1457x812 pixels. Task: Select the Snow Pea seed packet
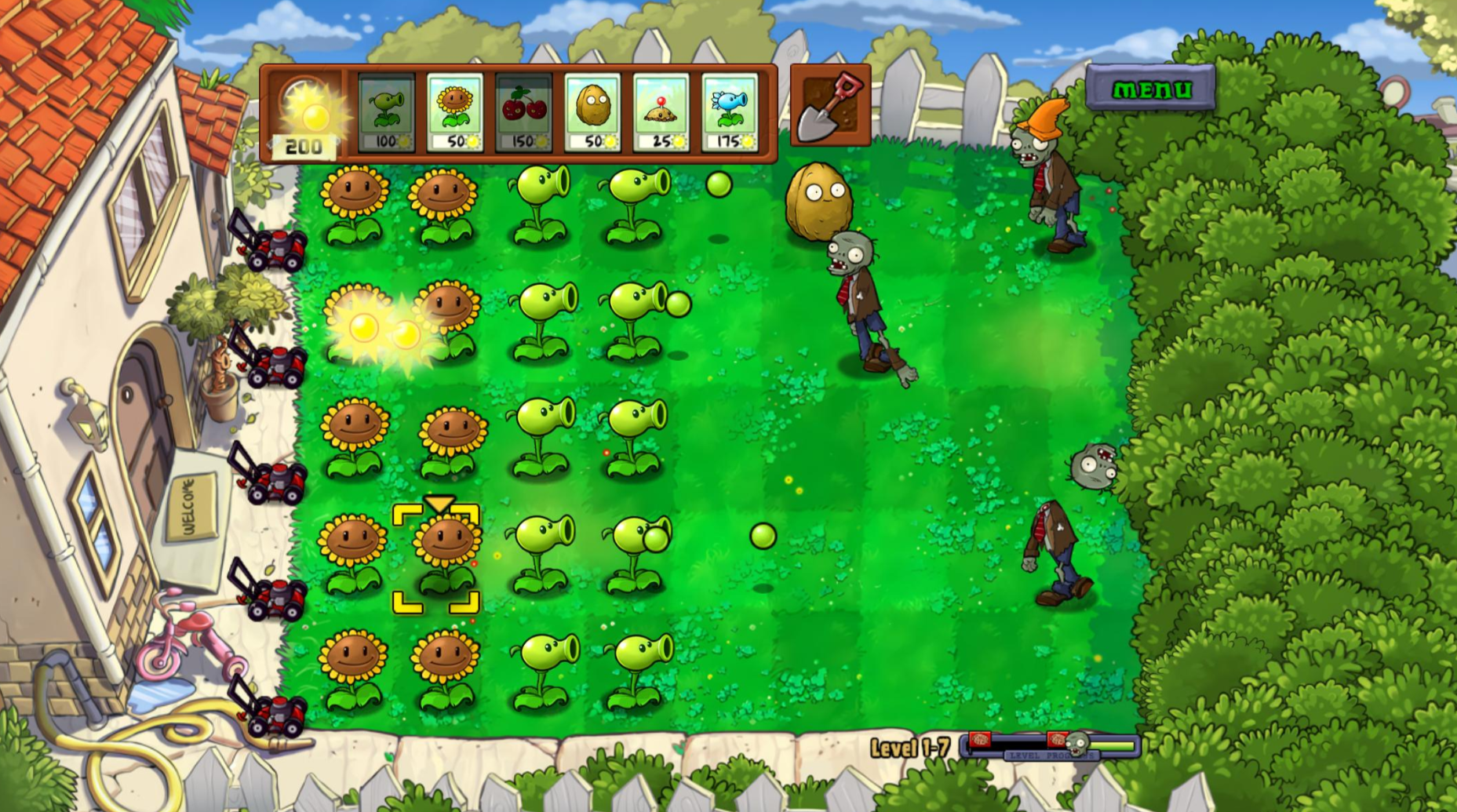730,112
